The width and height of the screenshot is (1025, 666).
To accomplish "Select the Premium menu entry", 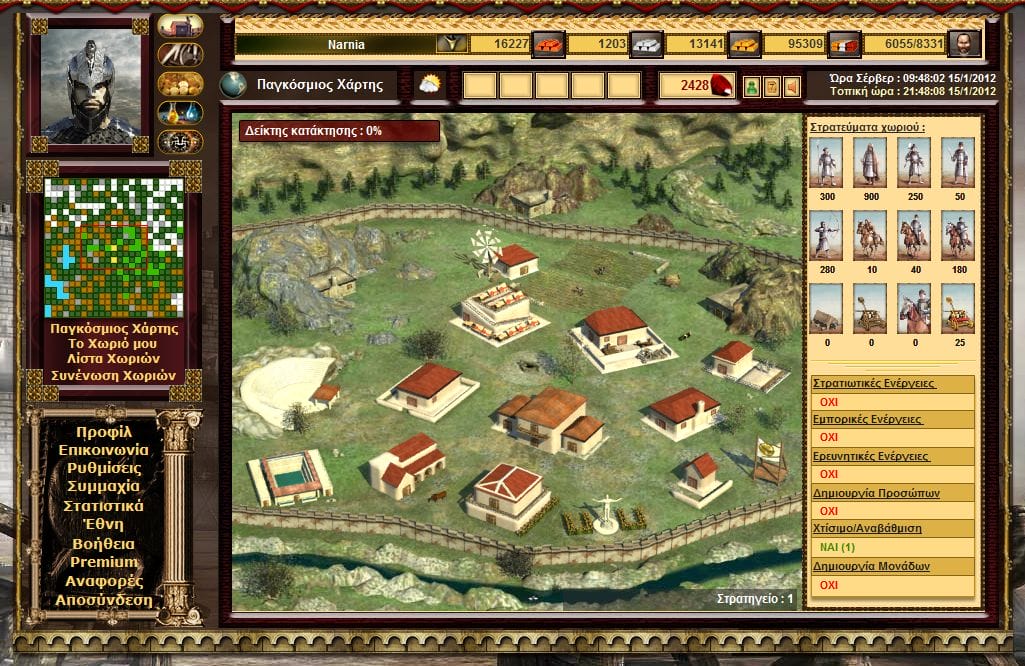I will pyautogui.click(x=103, y=562).
